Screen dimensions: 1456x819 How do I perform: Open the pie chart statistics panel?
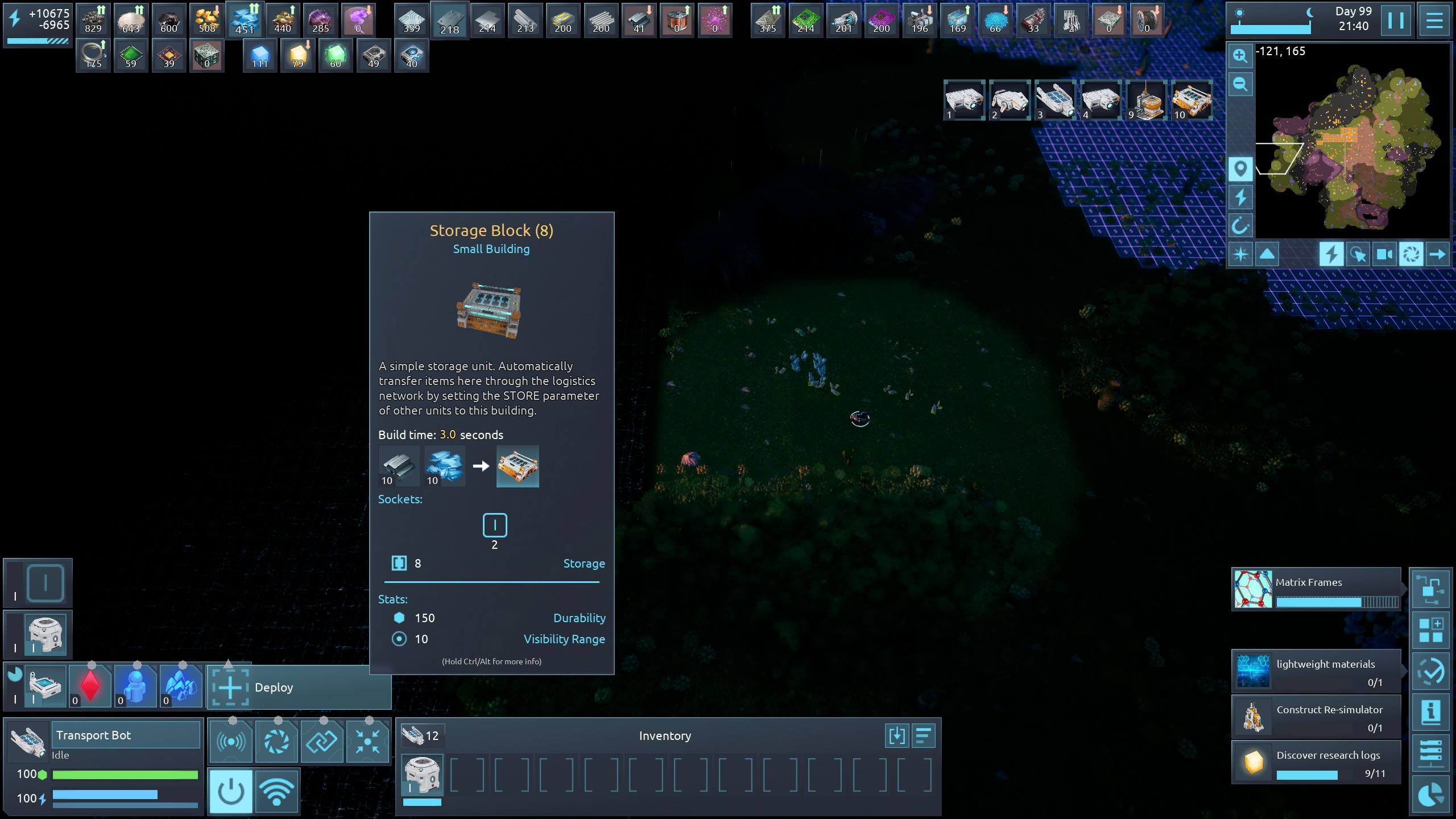click(1430, 795)
